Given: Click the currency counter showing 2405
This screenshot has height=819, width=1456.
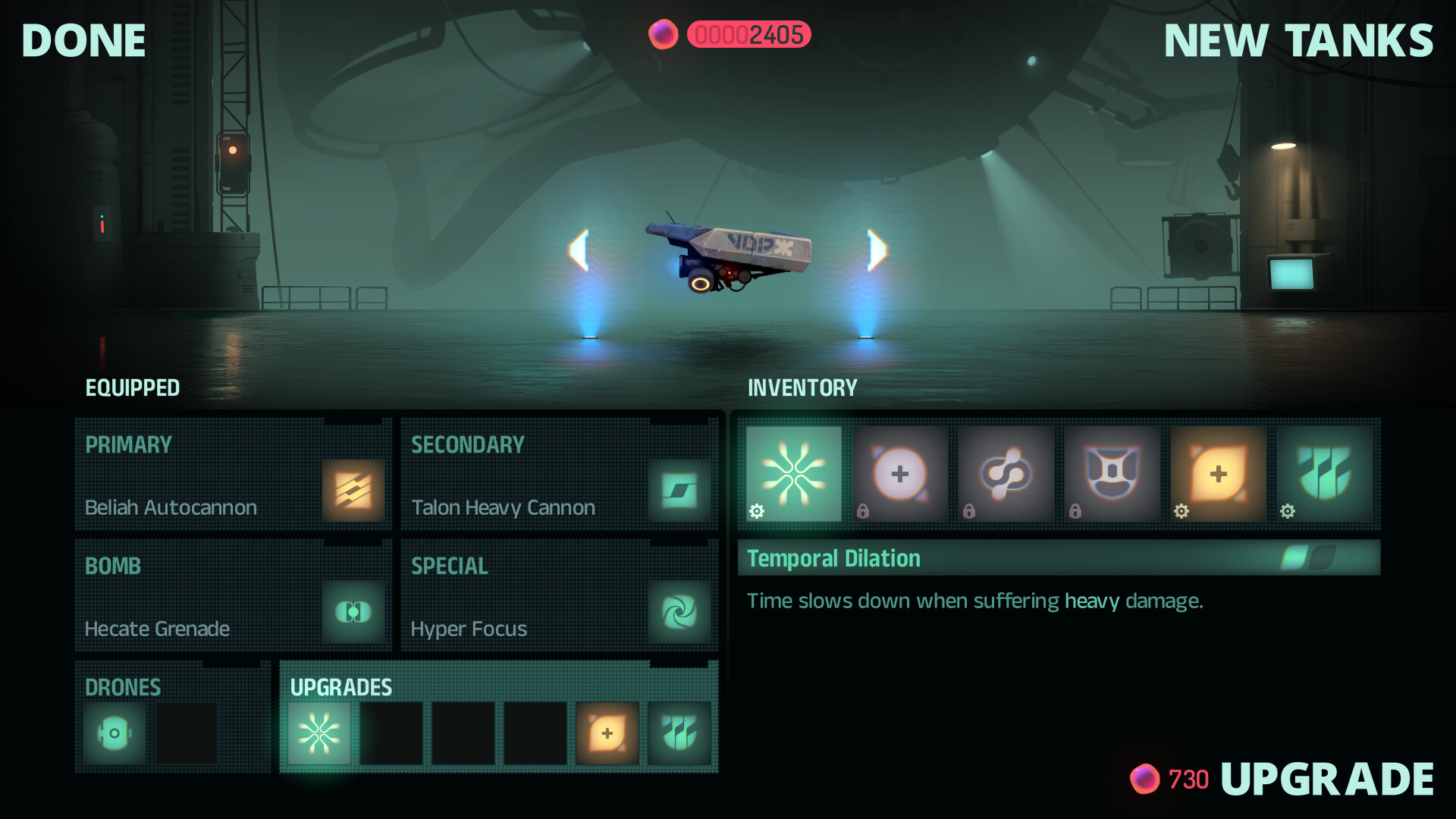Looking at the screenshot, I should (749, 34).
